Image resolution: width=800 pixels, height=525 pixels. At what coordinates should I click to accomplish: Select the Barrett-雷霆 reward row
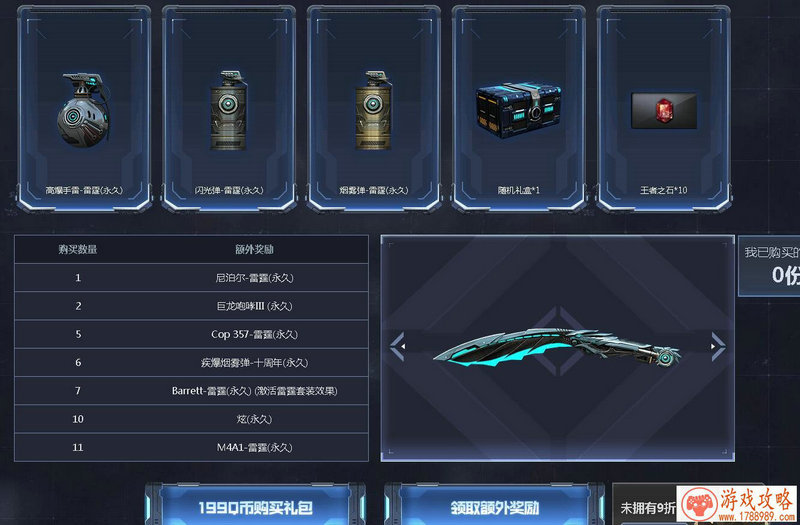click(191, 390)
